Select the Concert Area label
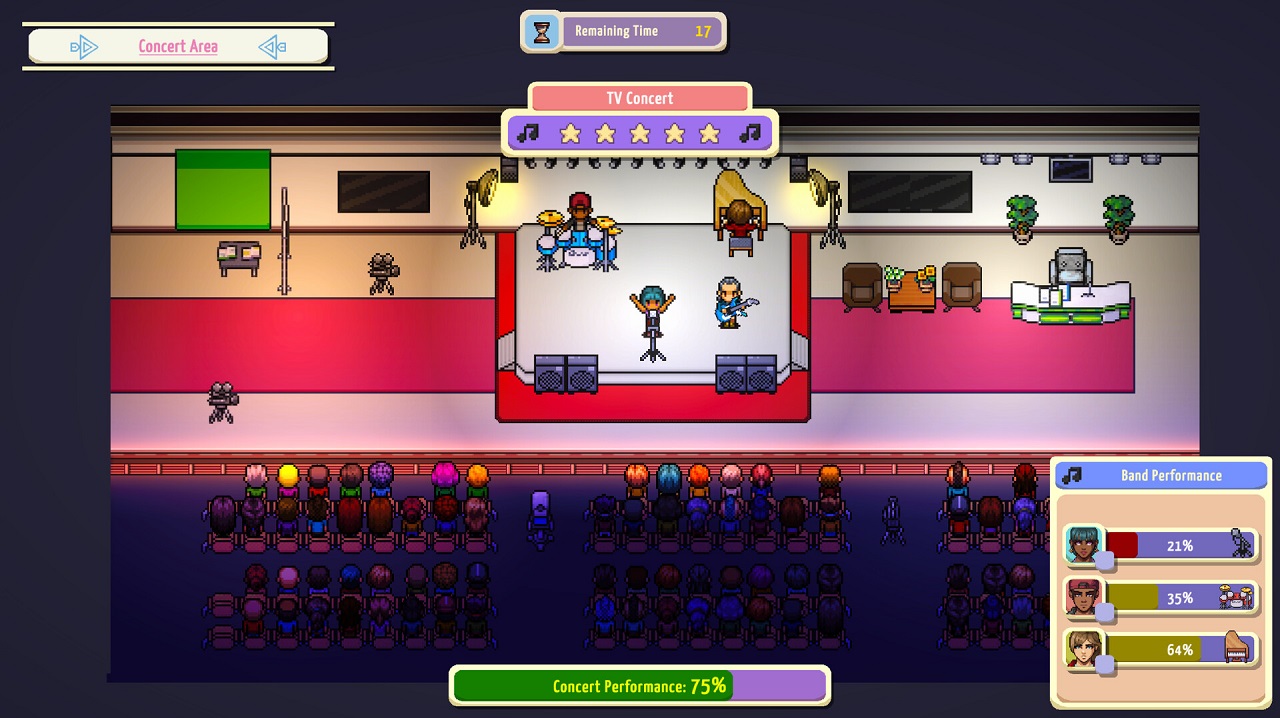Image resolution: width=1280 pixels, height=718 pixels. pos(178,47)
